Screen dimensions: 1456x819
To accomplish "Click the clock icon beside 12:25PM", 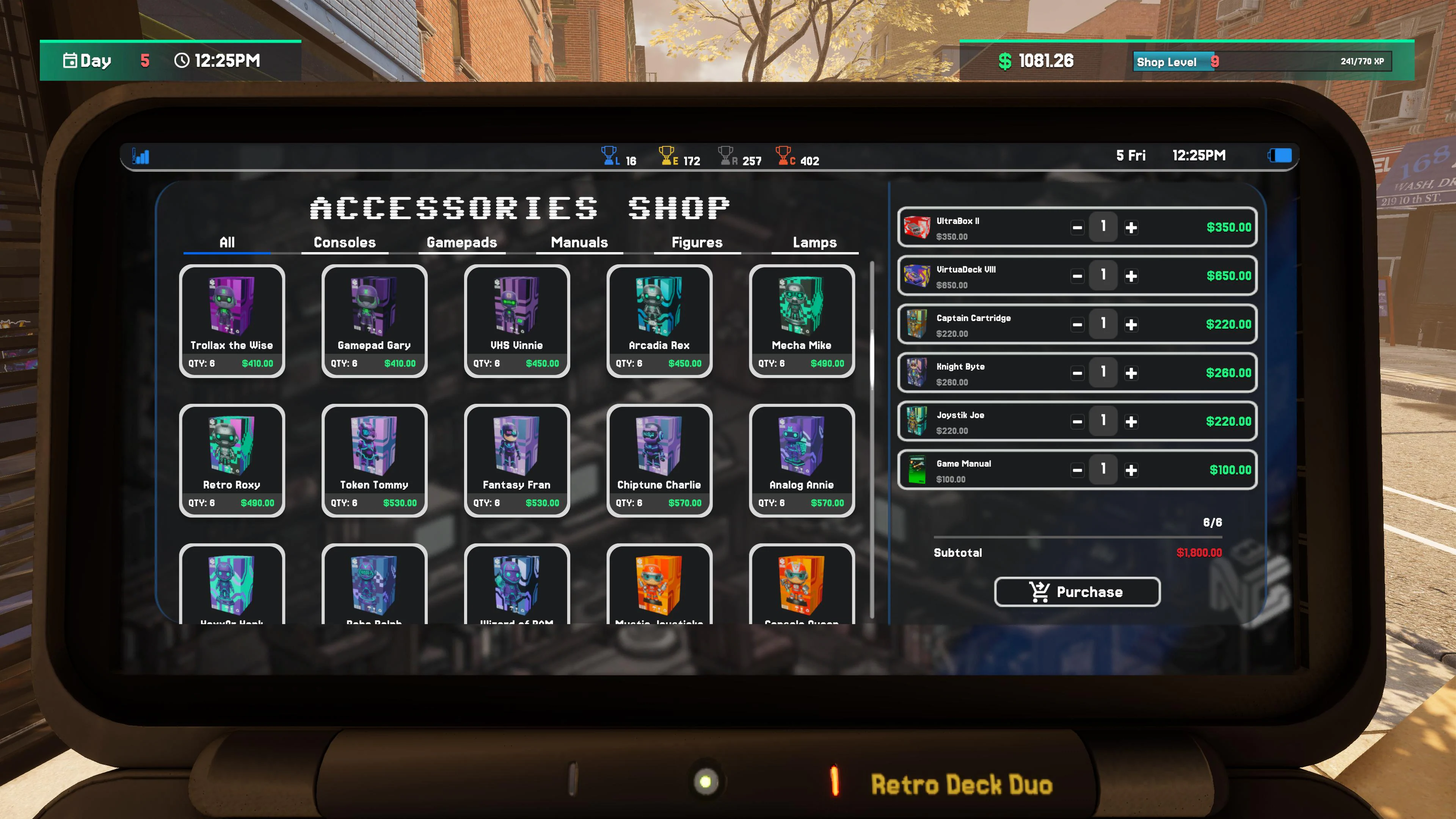I will [x=182, y=61].
